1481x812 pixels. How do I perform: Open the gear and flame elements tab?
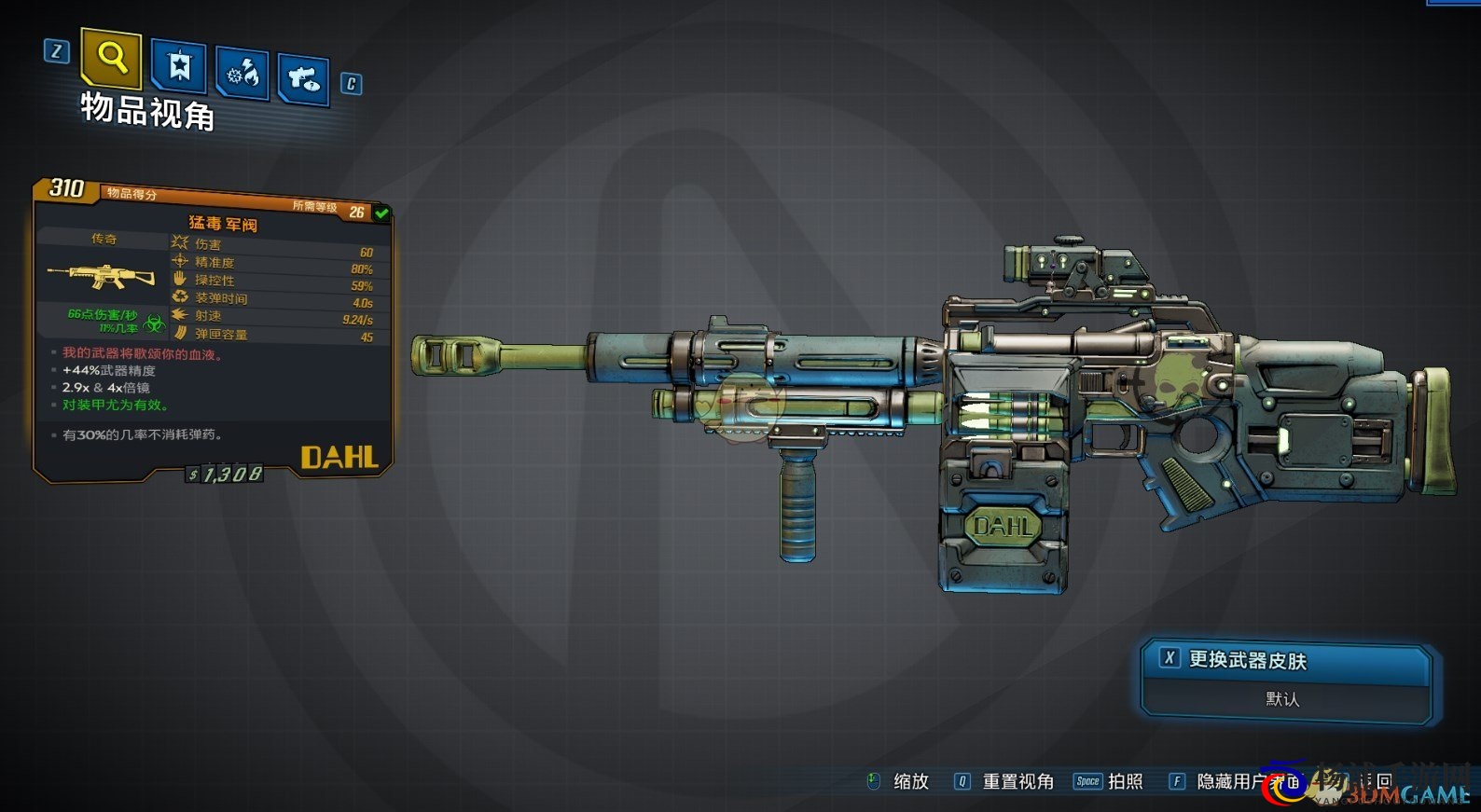(242, 73)
